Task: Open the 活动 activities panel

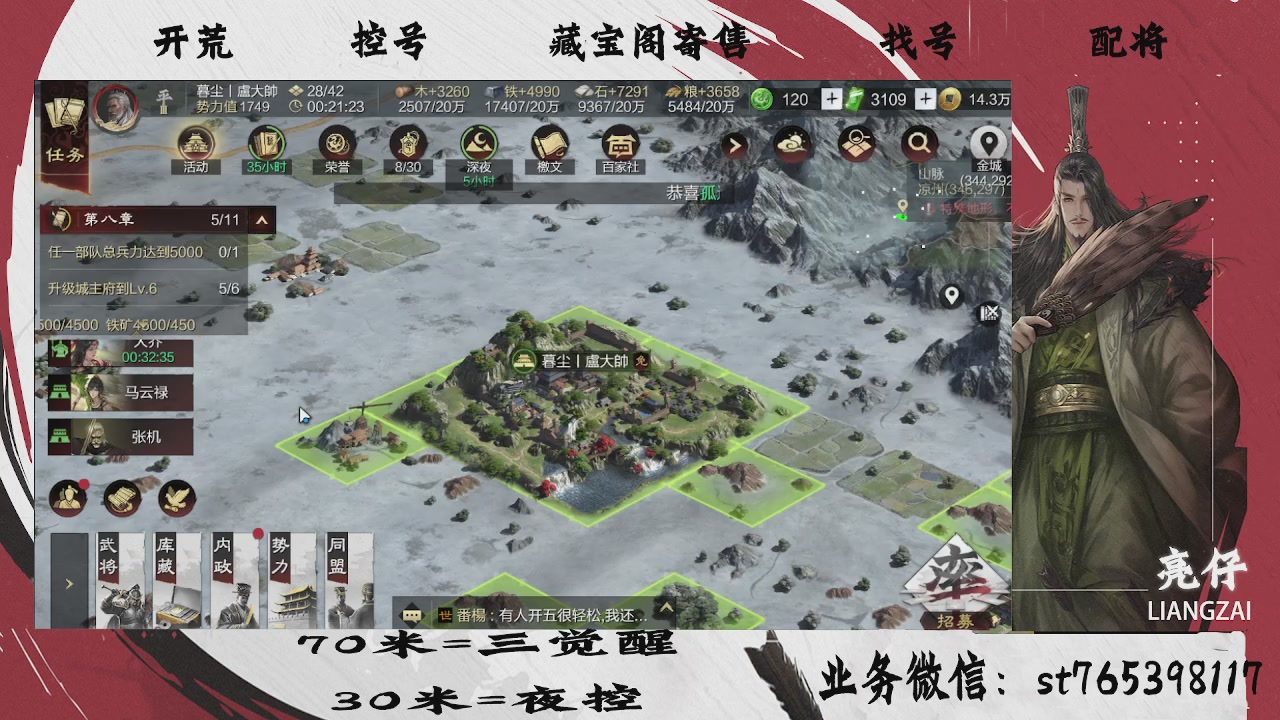Action: click(x=196, y=143)
